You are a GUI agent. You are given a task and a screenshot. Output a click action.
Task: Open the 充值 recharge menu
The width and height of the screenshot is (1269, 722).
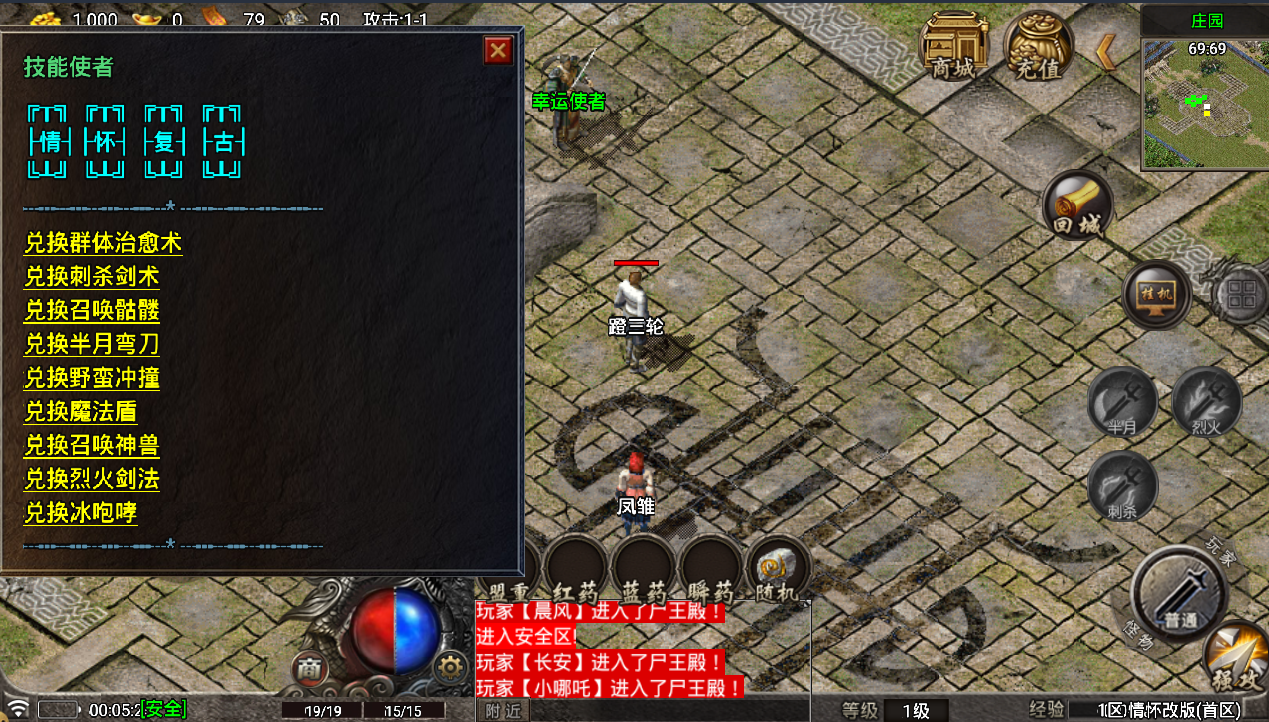[x=1038, y=47]
